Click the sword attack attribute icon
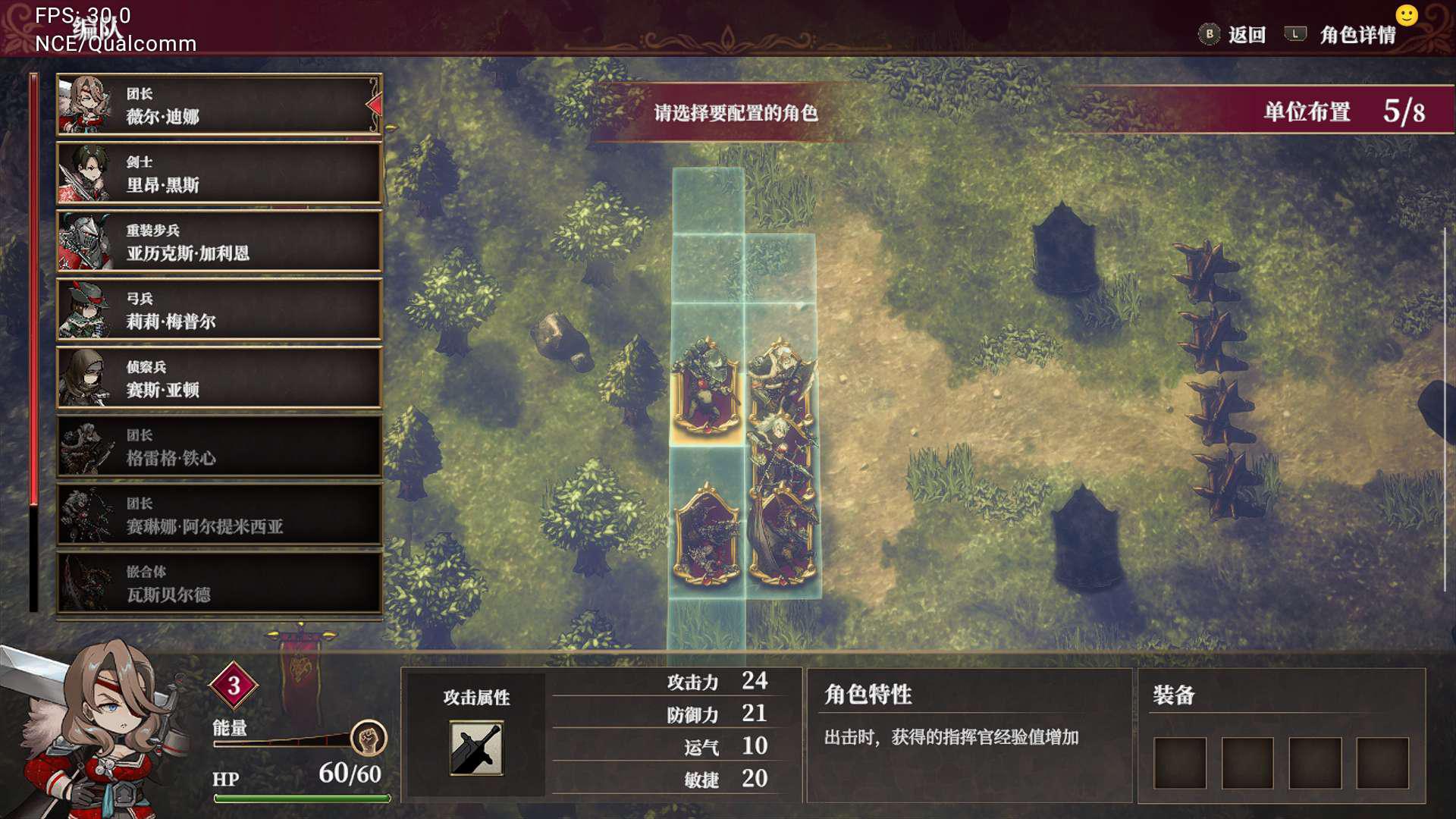 pyautogui.click(x=476, y=748)
